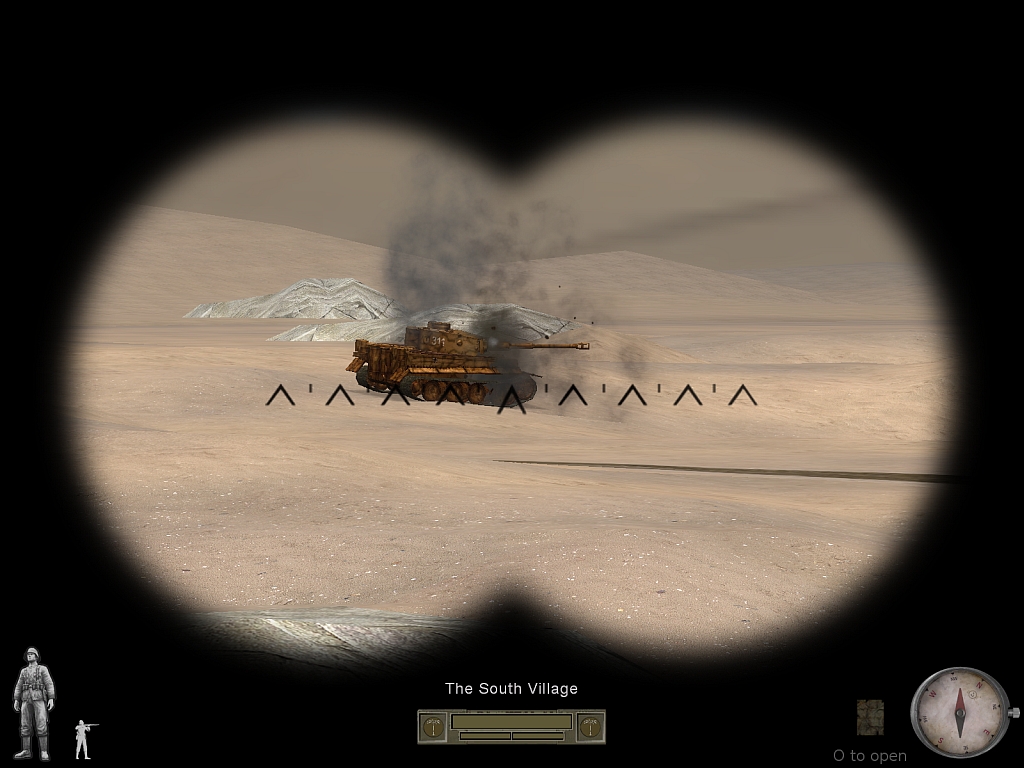Click the small standing stance indicator
This screenshot has width=1024, height=768.
click(83, 738)
